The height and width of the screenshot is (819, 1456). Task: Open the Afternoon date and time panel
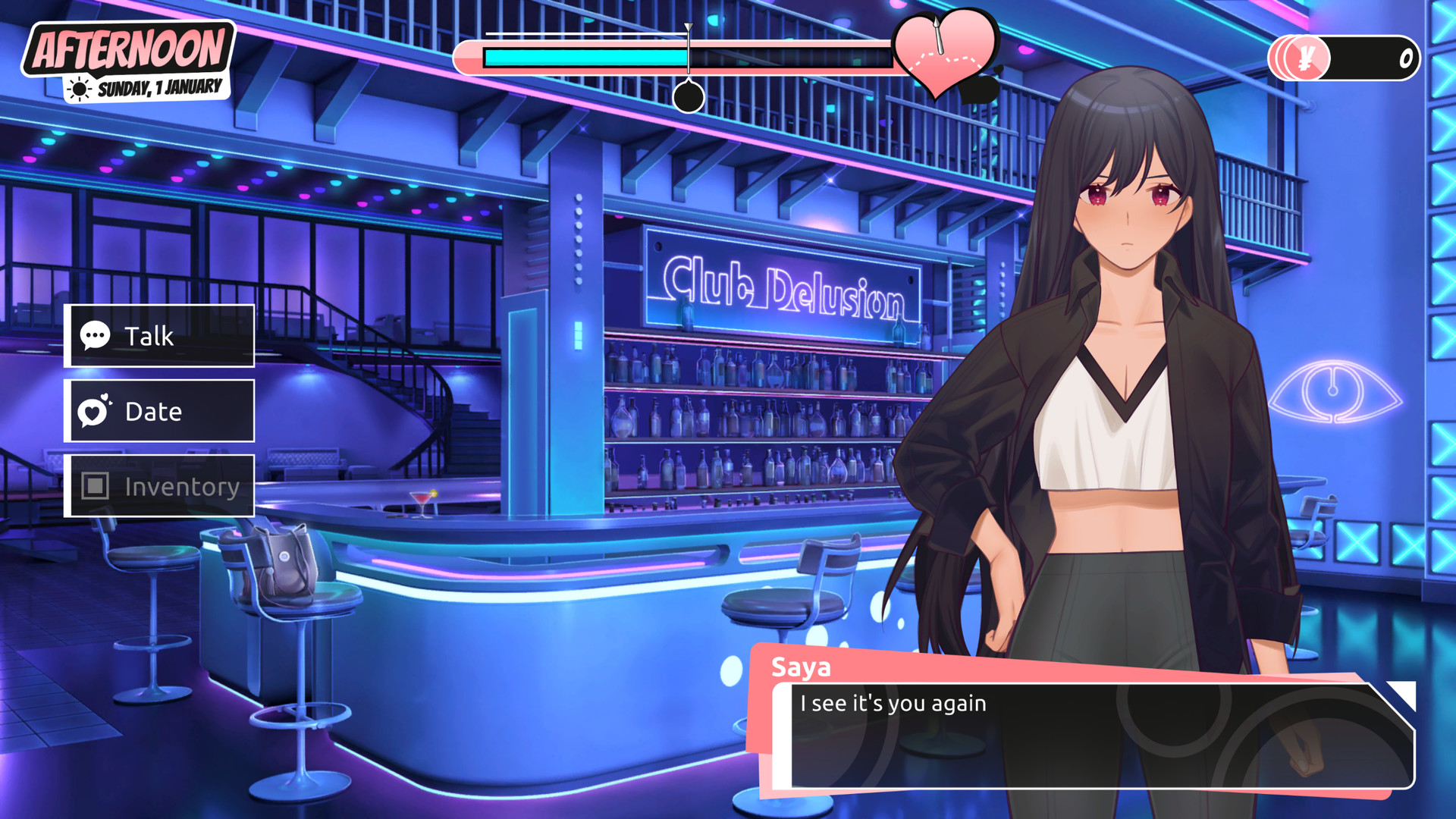(x=129, y=61)
